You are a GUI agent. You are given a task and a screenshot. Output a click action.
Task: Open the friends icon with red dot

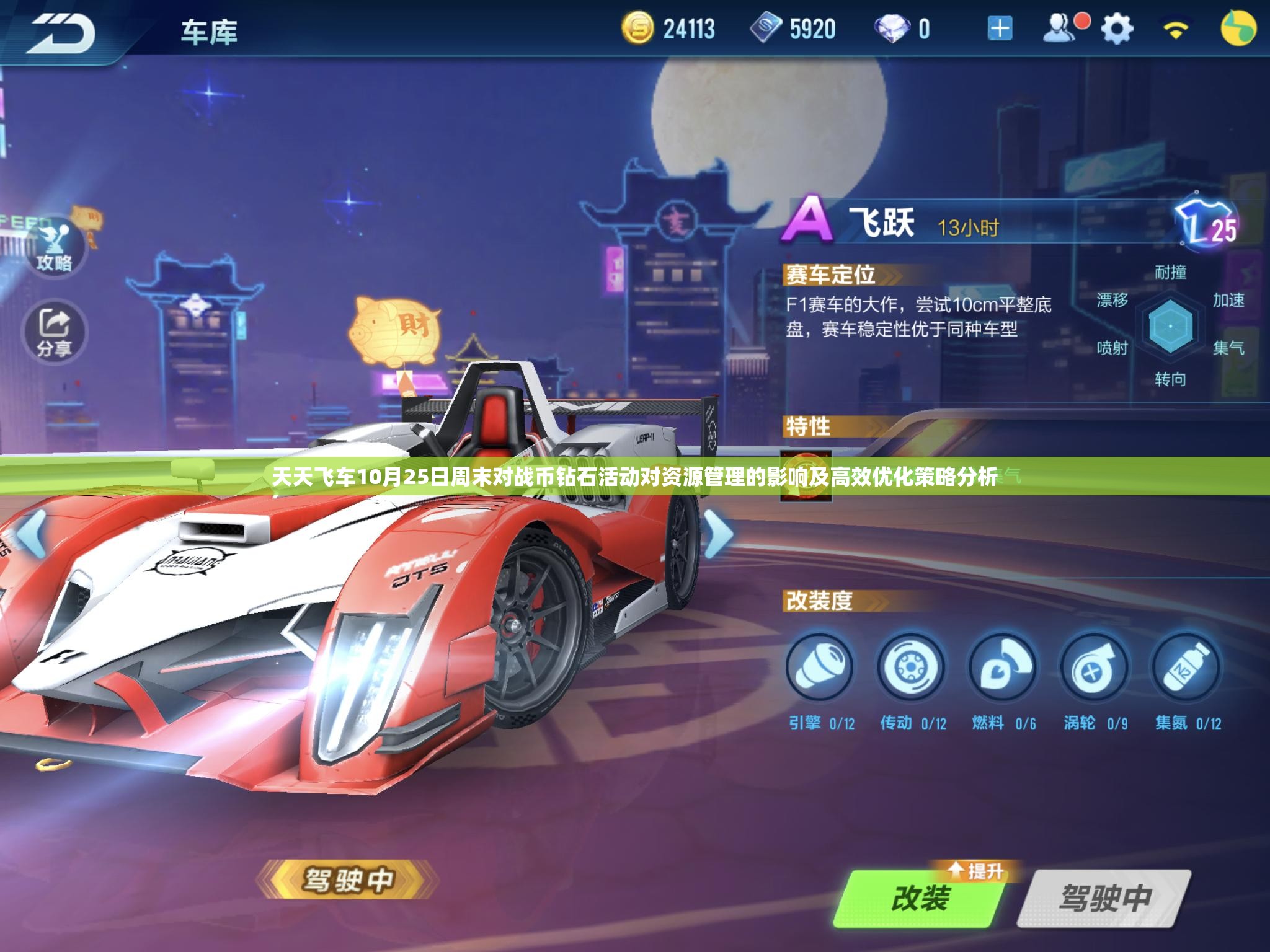tap(1062, 29)
